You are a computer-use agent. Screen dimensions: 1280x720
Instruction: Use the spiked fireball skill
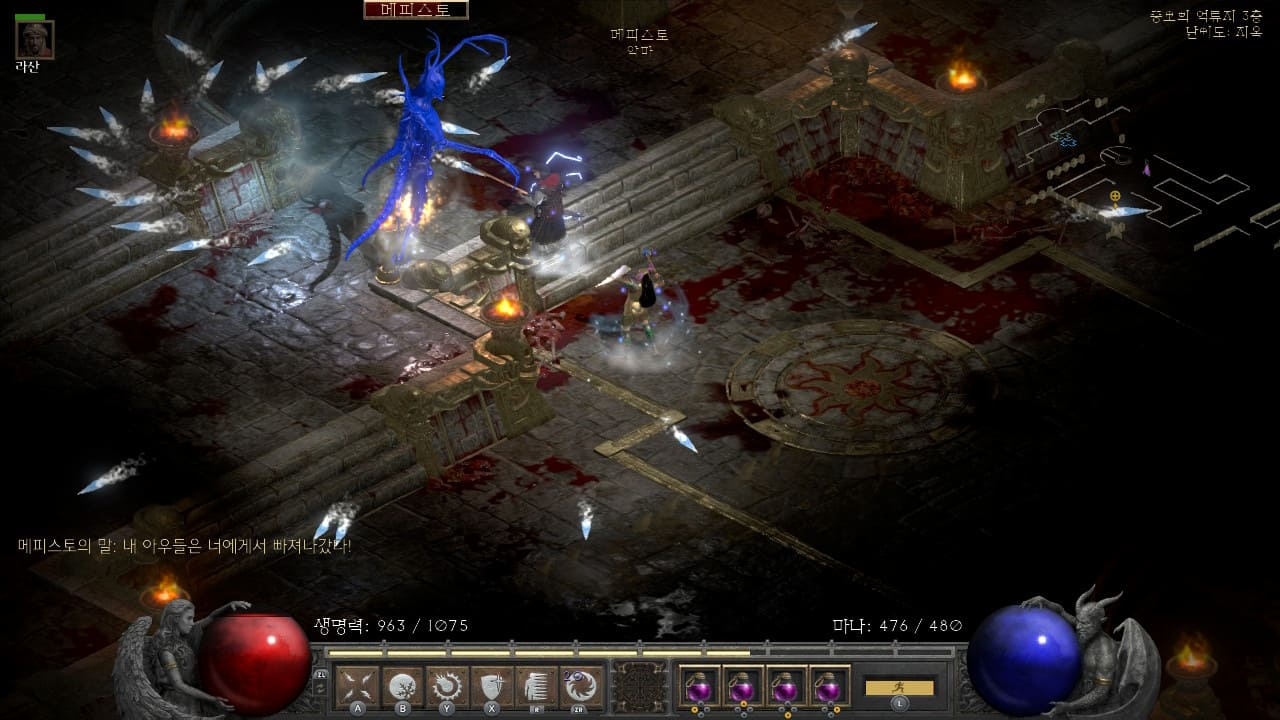pyautogui.click(x=447, y=686)
